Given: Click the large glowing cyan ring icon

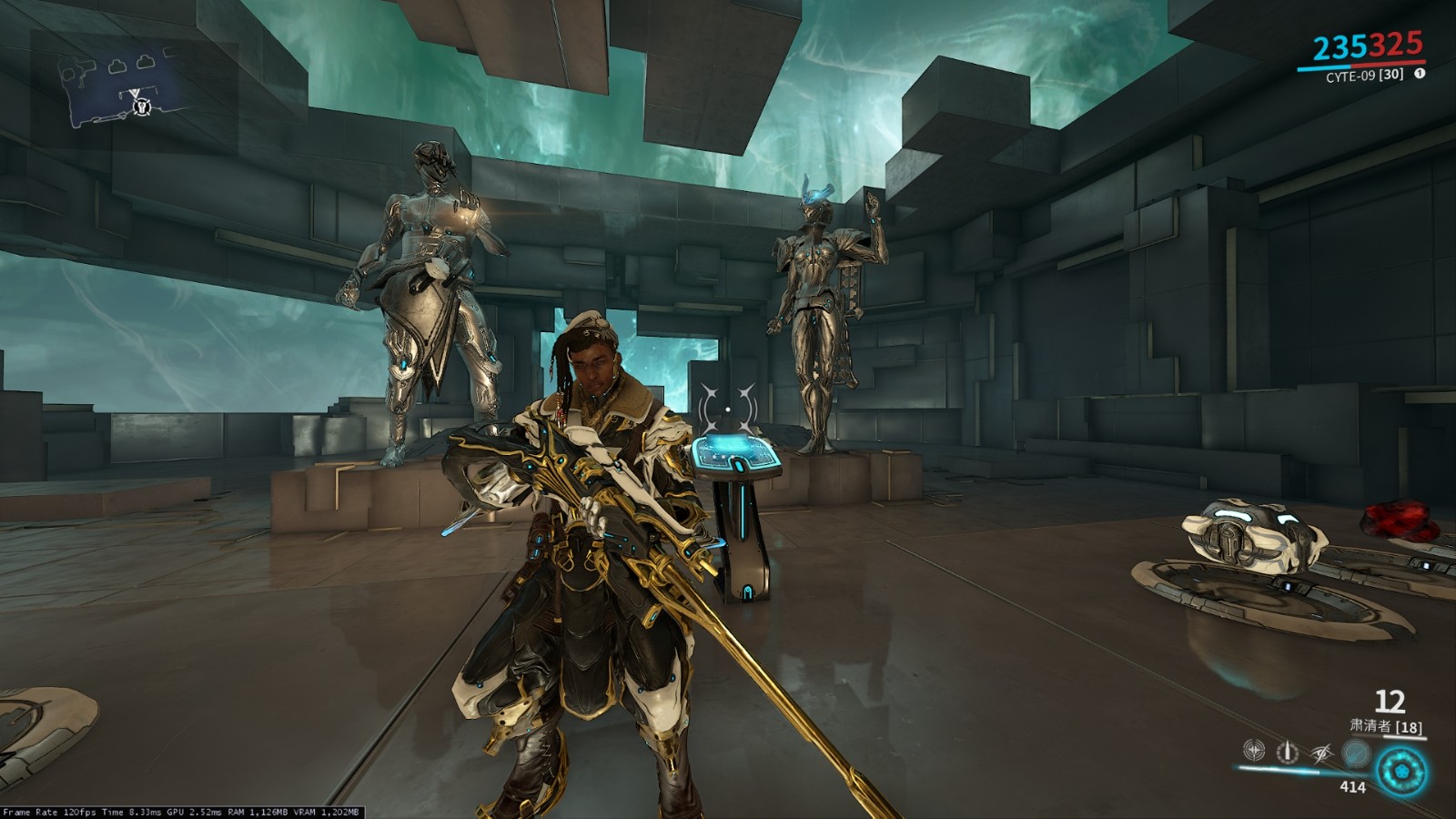Looking at the screenshot, I should [1401, 772].
